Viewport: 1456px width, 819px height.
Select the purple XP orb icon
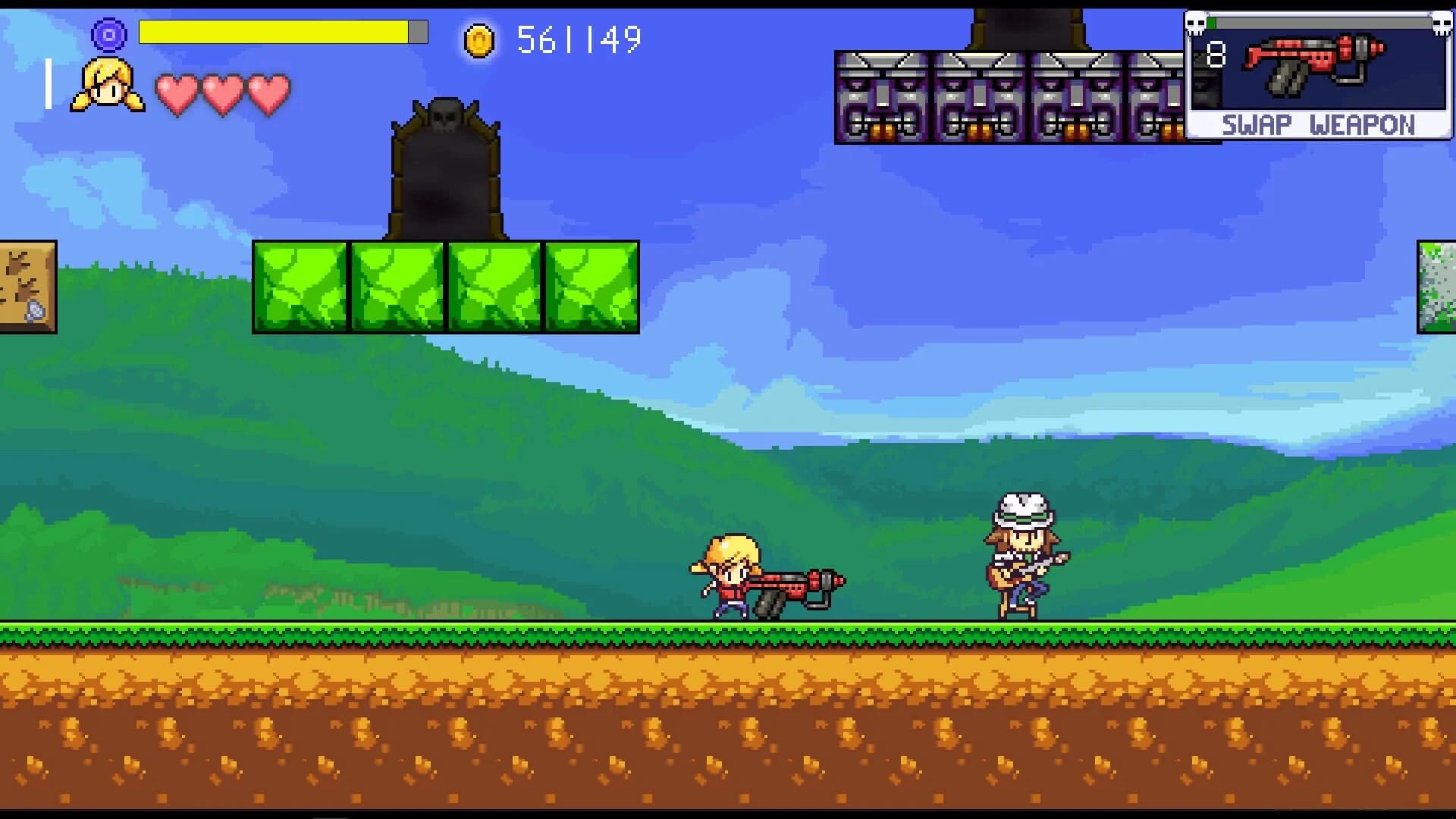pyautogui.click(x=108, y=33)
